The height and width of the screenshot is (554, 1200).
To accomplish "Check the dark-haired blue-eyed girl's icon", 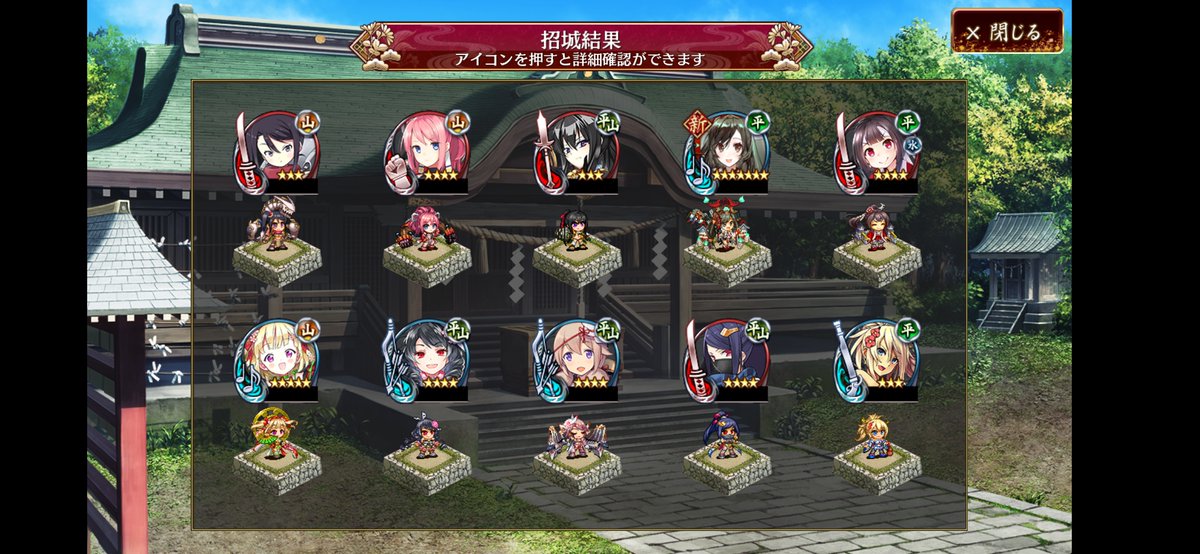I will click(277, 152).
